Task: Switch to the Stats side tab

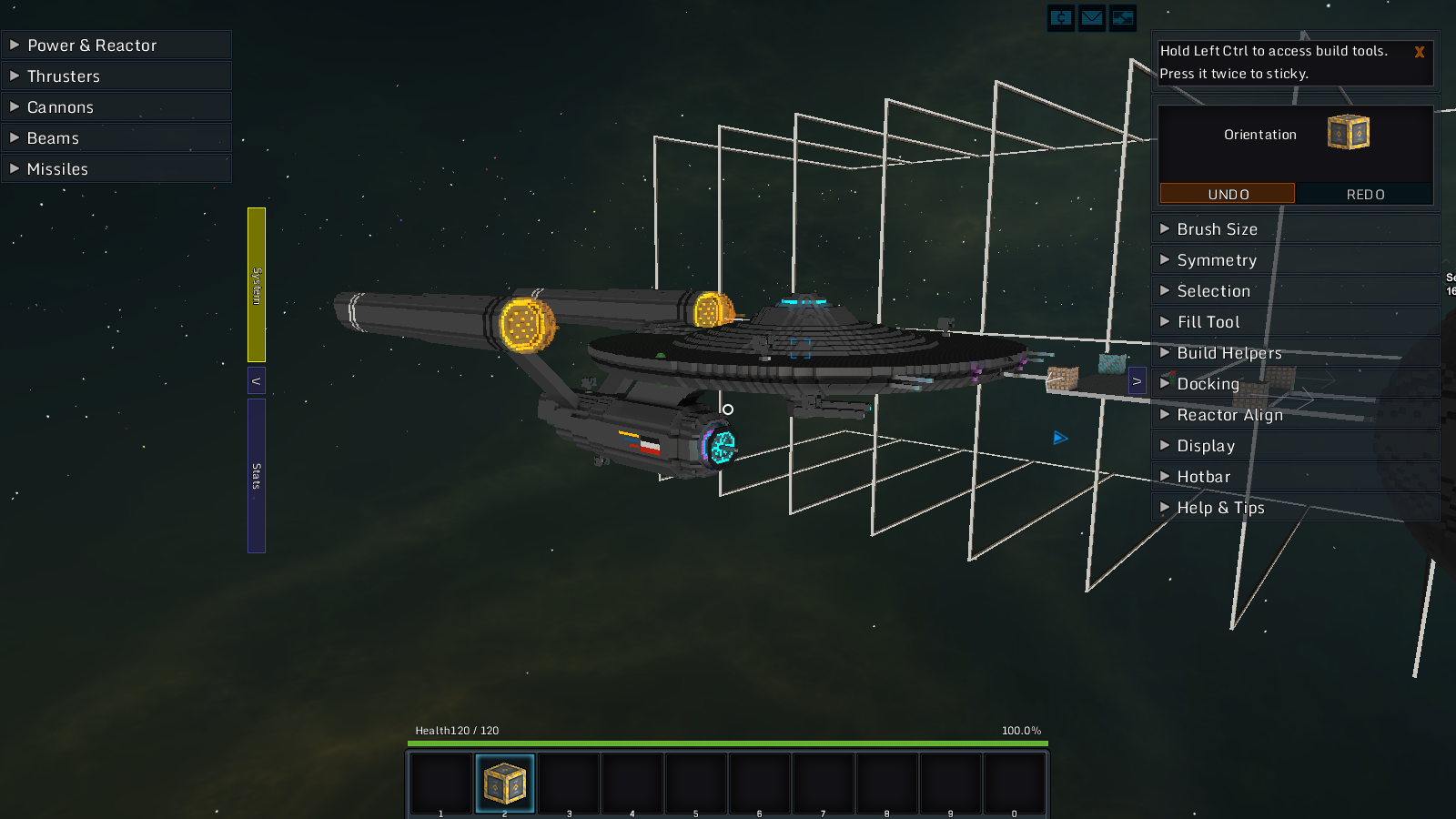Action: 257,475
